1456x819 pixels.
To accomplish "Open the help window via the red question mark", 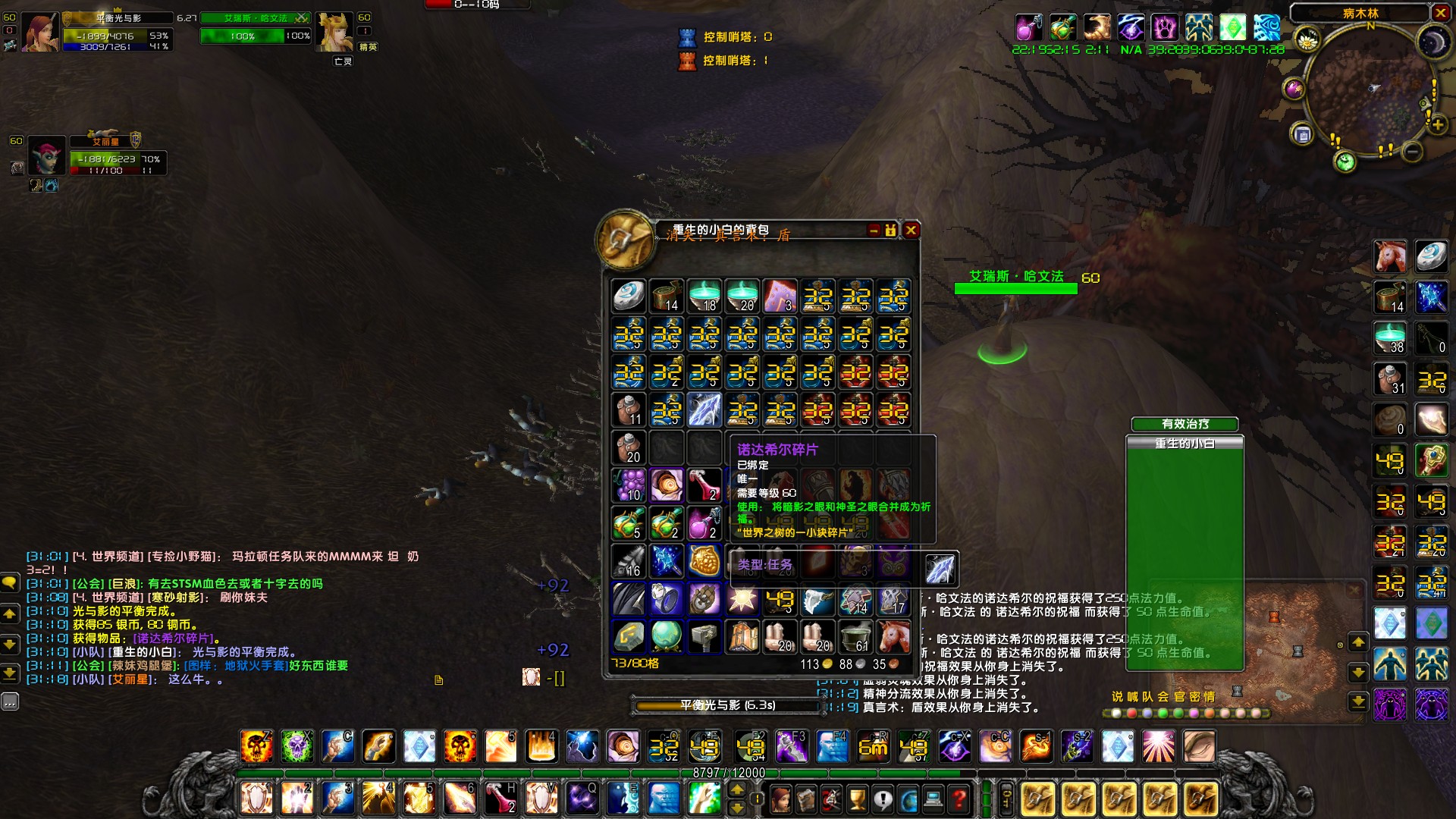I will 959,798.
